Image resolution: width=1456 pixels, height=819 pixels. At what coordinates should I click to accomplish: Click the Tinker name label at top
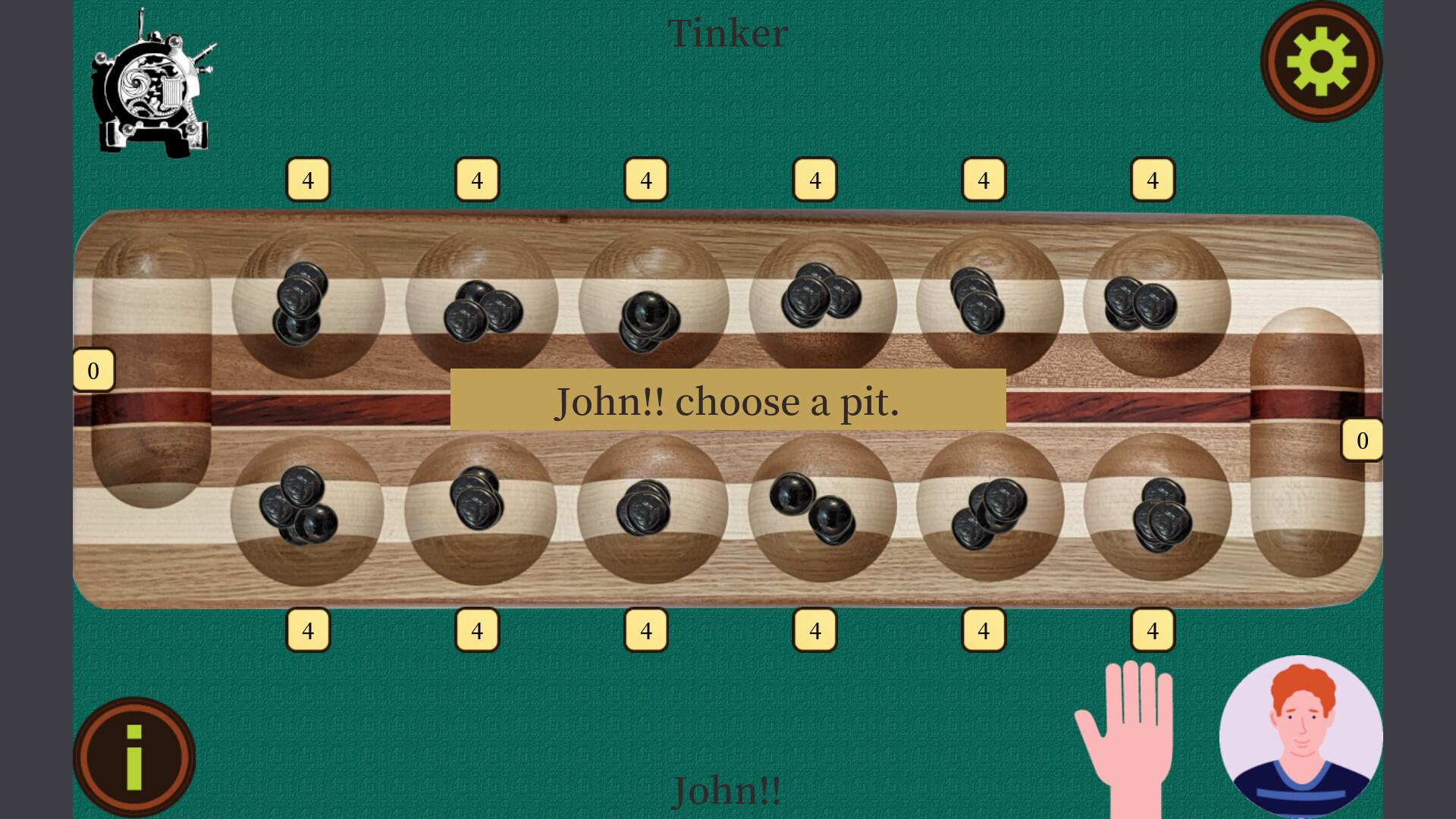click(x=727, y=32)
